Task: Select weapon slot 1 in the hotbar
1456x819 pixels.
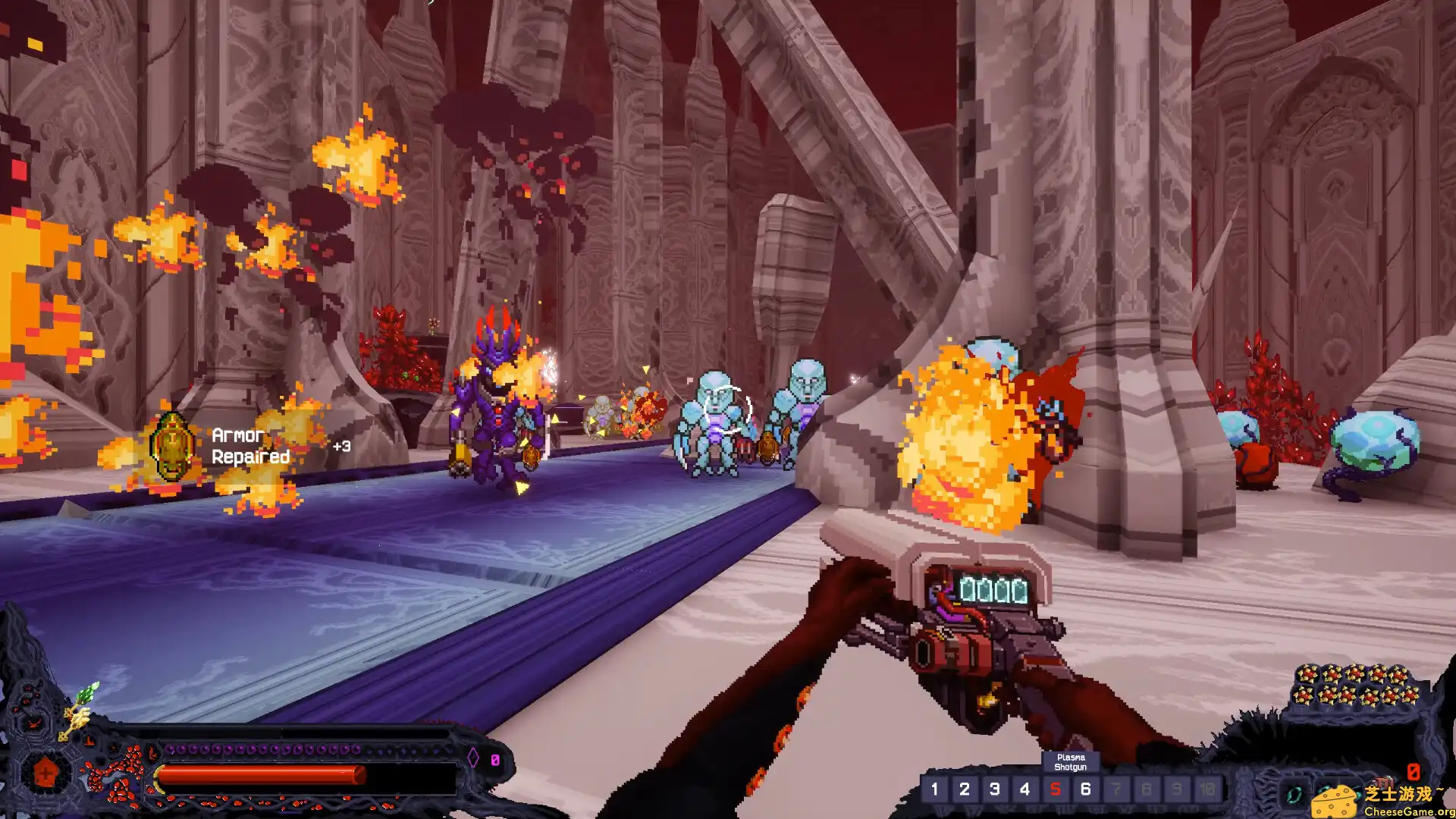Action: pyautogui.click(x=934, y=789)
